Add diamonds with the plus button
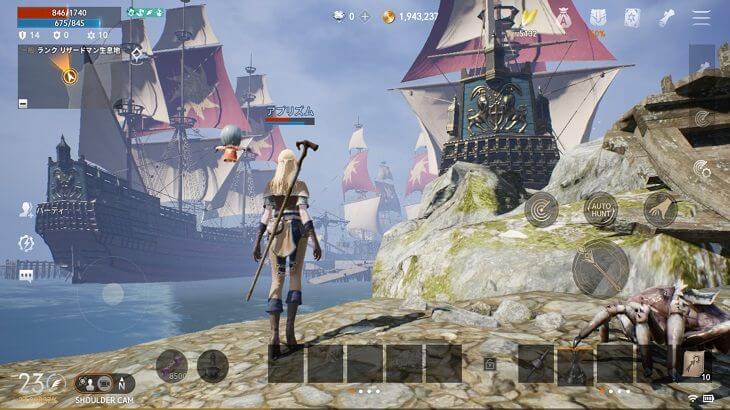730x410 pixels. coord(365,17)
